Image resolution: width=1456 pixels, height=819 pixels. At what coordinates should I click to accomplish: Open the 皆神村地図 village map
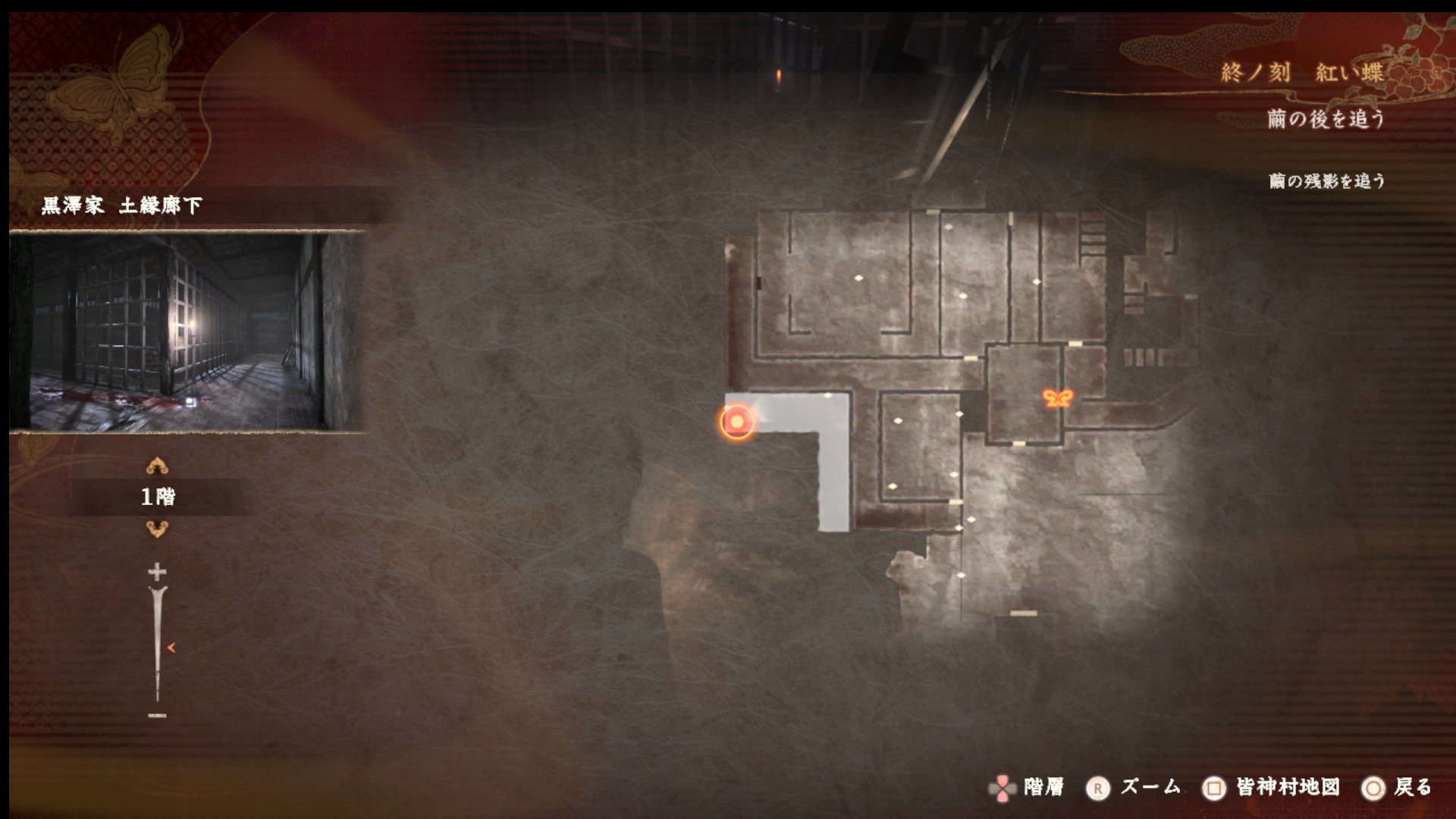click(1287, 787)
